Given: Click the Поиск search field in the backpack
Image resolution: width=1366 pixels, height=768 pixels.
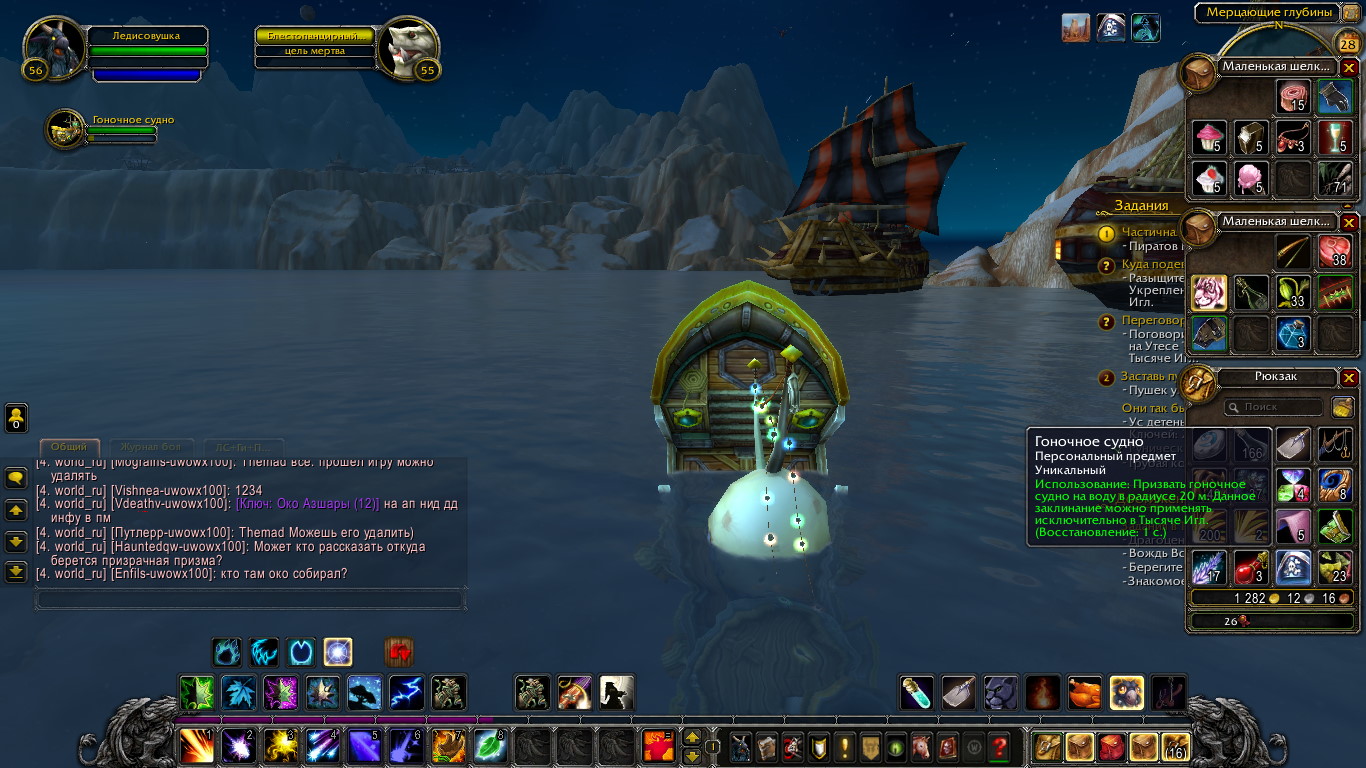Looking at the screenshot, I should click(x=1273, y=407).
